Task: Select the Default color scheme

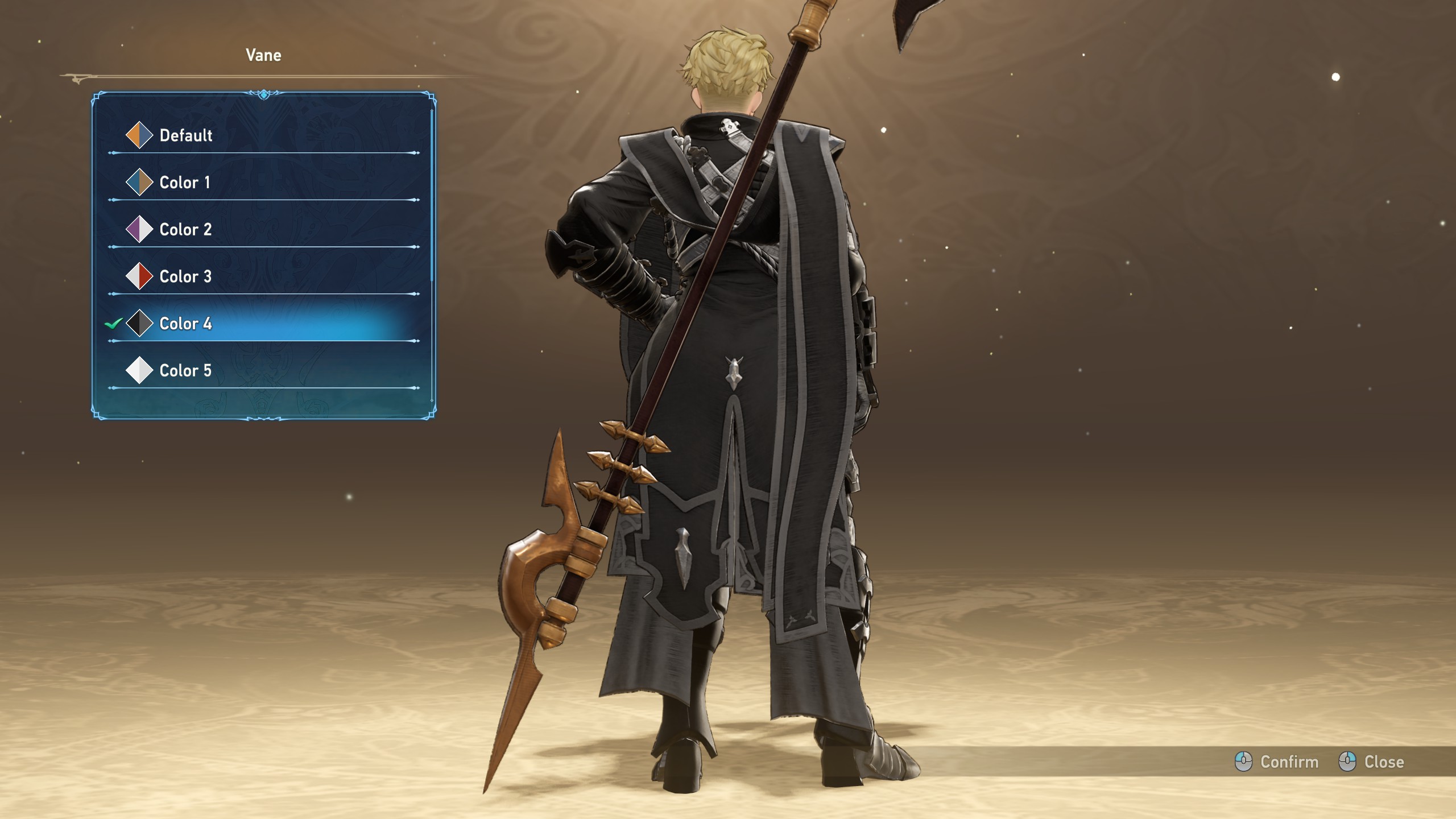Action: [186, 135]
